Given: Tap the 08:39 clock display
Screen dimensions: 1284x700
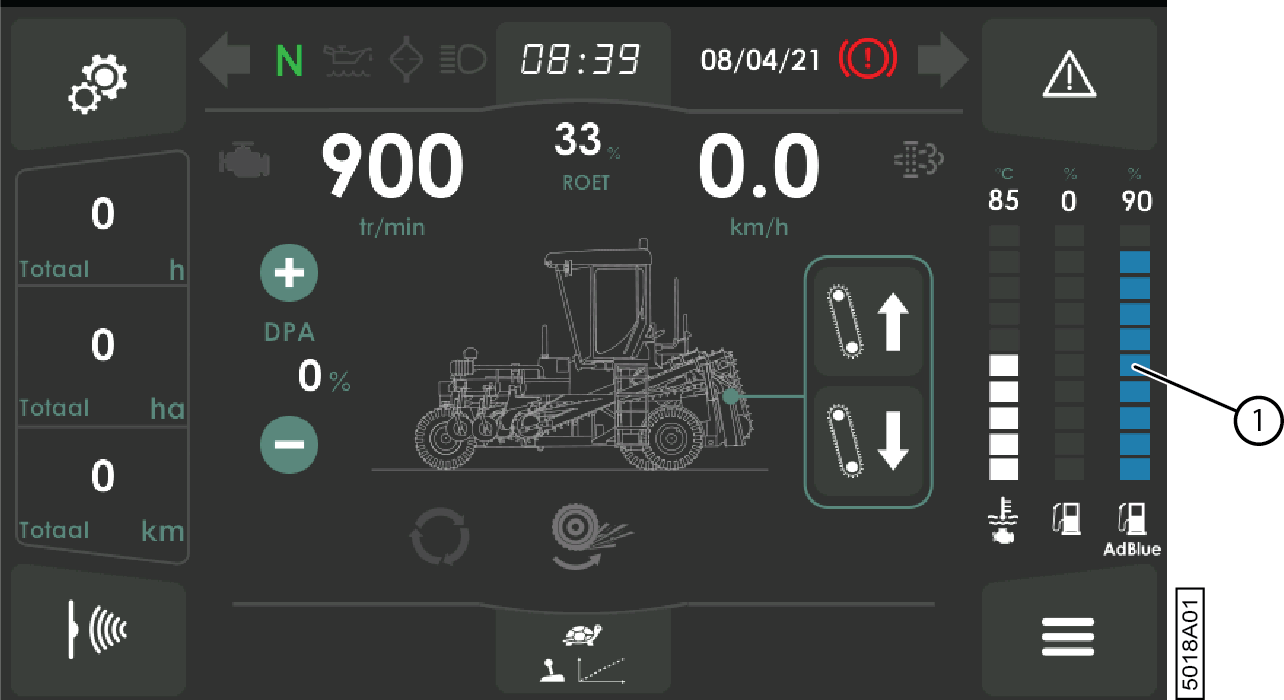Looking at the screenshot, I should (x=581, y=61).
